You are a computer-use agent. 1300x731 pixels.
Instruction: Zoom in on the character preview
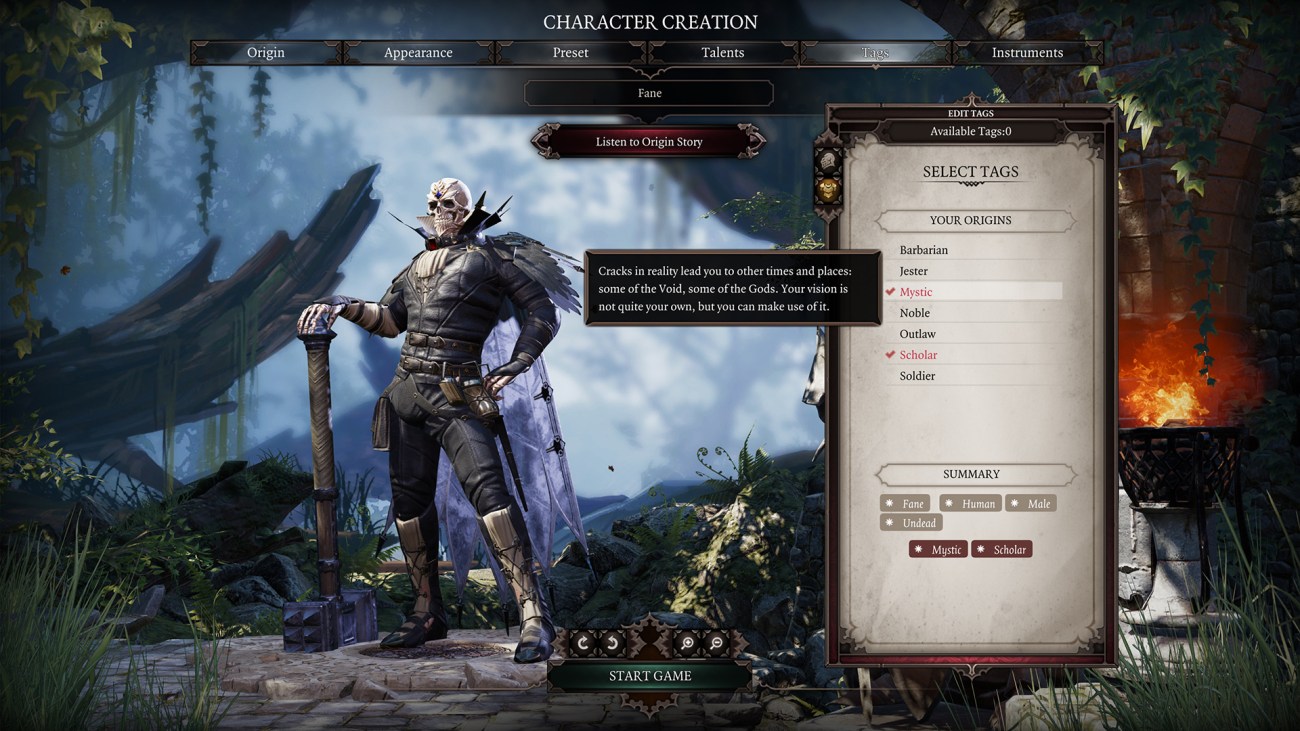[x=687, y=642]
